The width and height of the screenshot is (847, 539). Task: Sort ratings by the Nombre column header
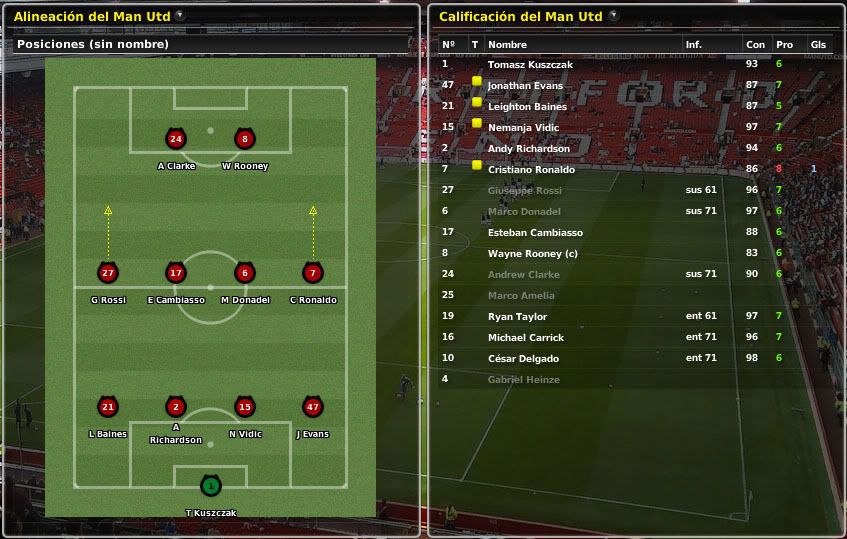[507, 45]
